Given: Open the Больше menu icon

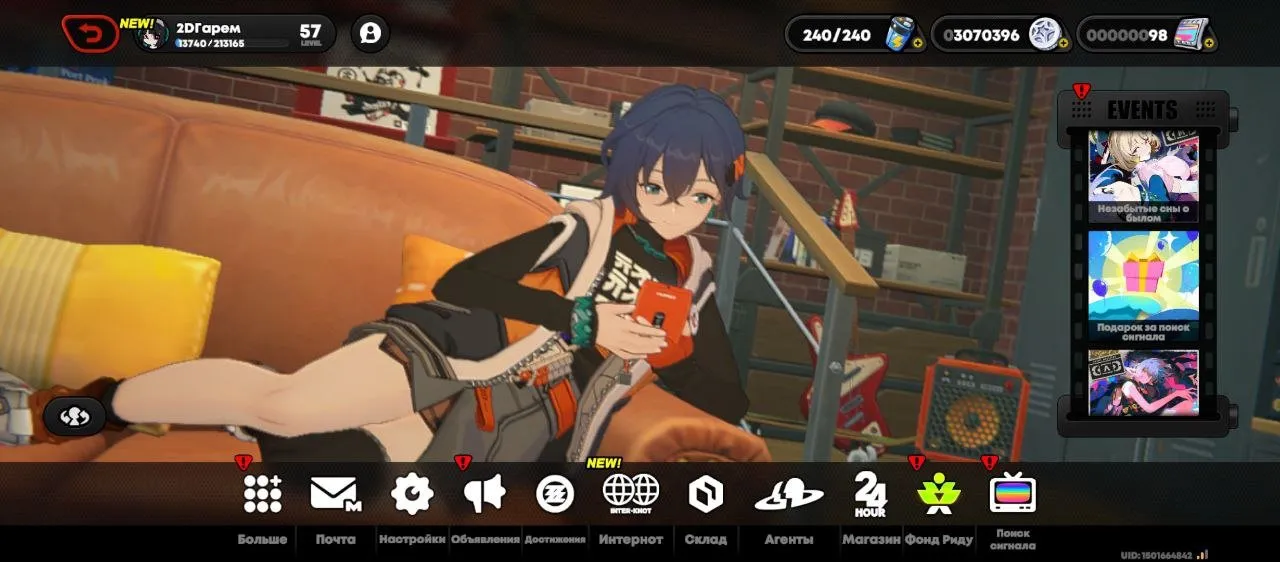Looking at the screenshot, I should (x=262, y=493).
